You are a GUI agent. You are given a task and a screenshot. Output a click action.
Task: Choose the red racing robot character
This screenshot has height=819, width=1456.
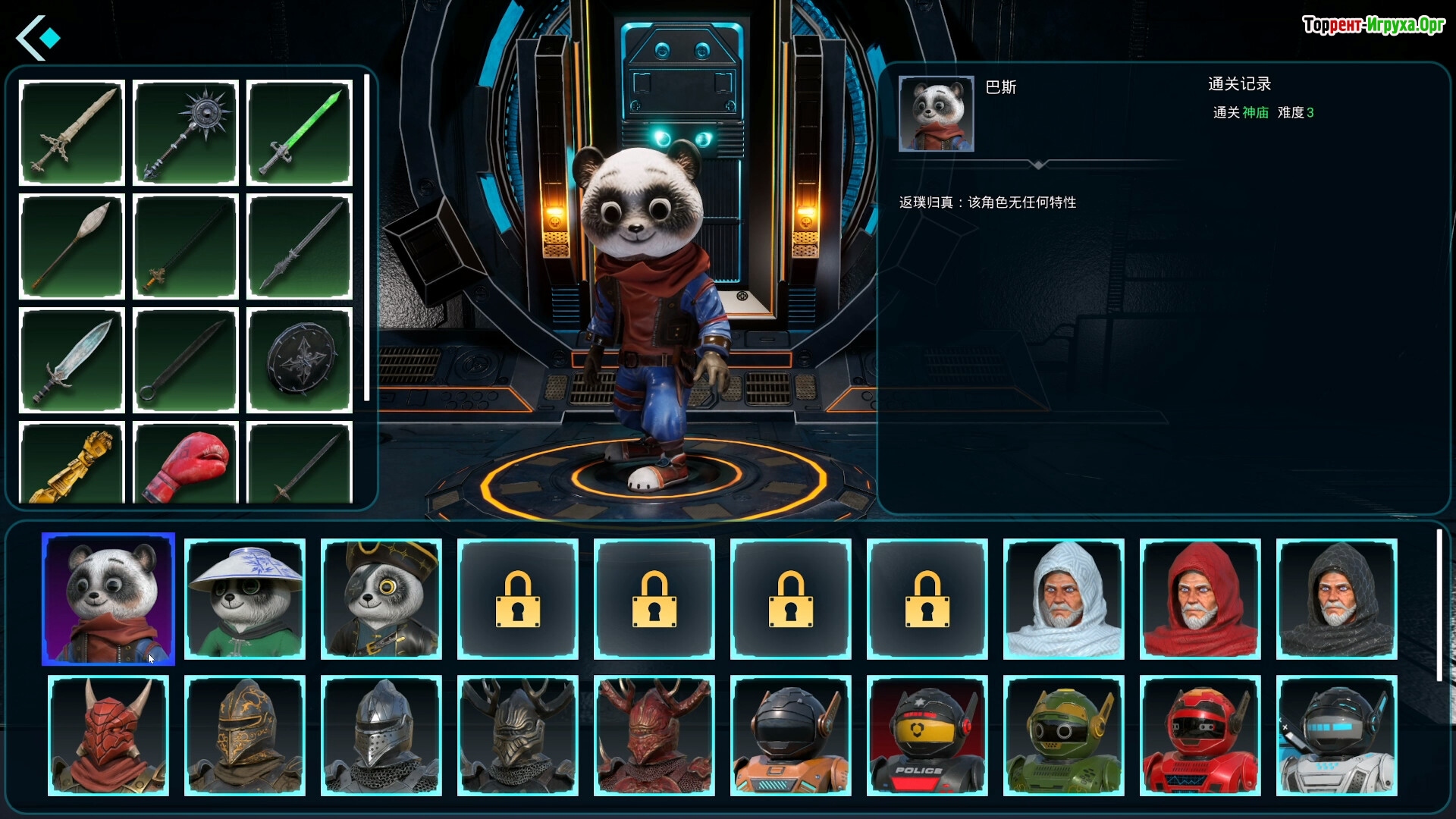tap(1200, 736)
